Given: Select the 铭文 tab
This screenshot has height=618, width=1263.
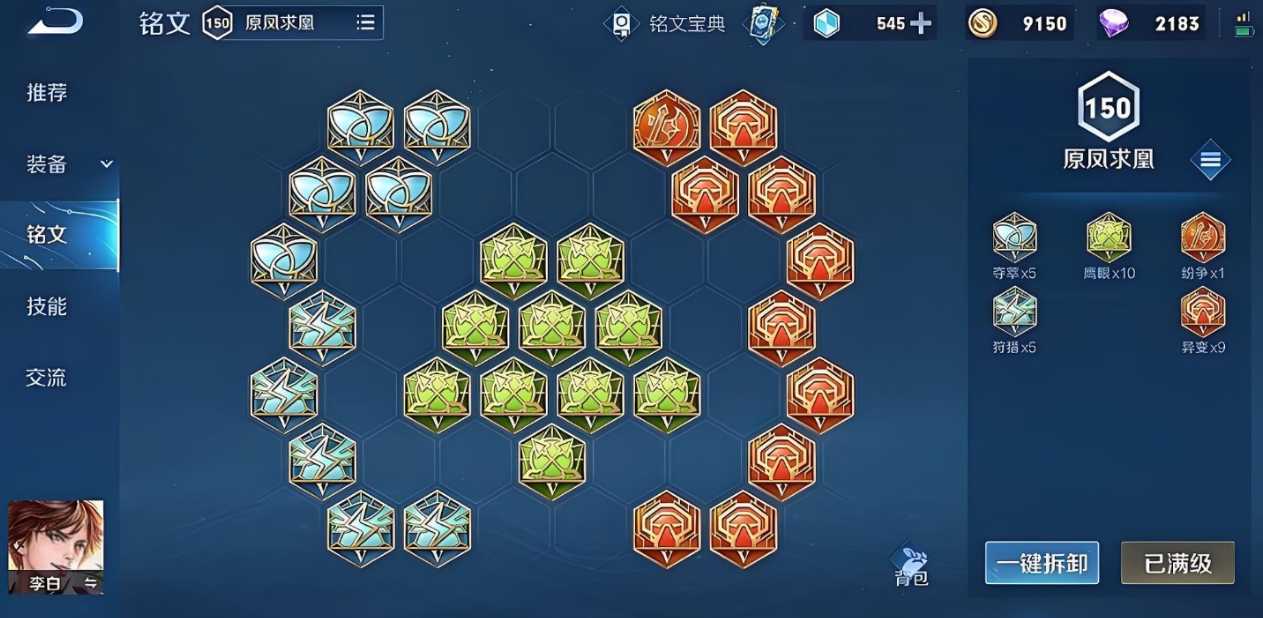Looking at the screenshot, I should [x=47, y=235].
